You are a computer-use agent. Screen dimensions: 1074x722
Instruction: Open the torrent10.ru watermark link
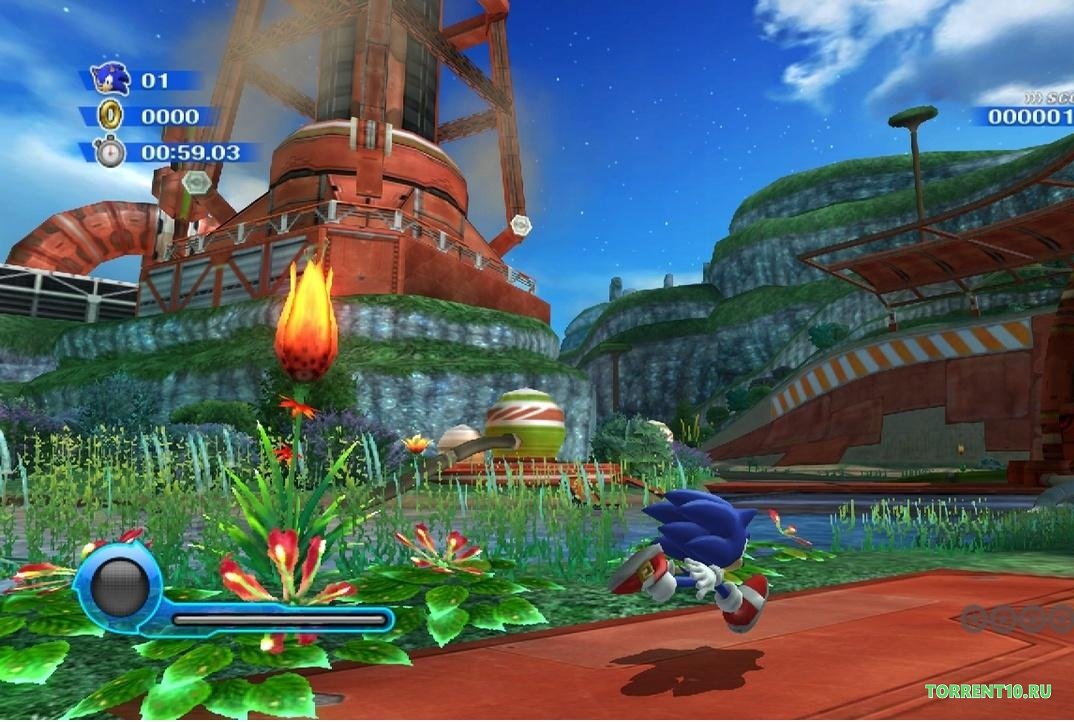[x=988, y=691]
